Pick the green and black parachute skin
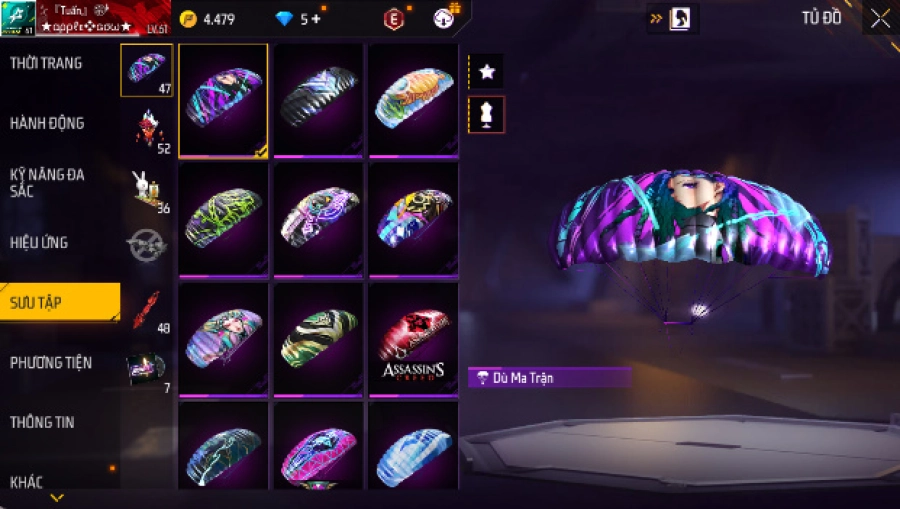This screenshot has width=900, height=509. click(223, 218)
